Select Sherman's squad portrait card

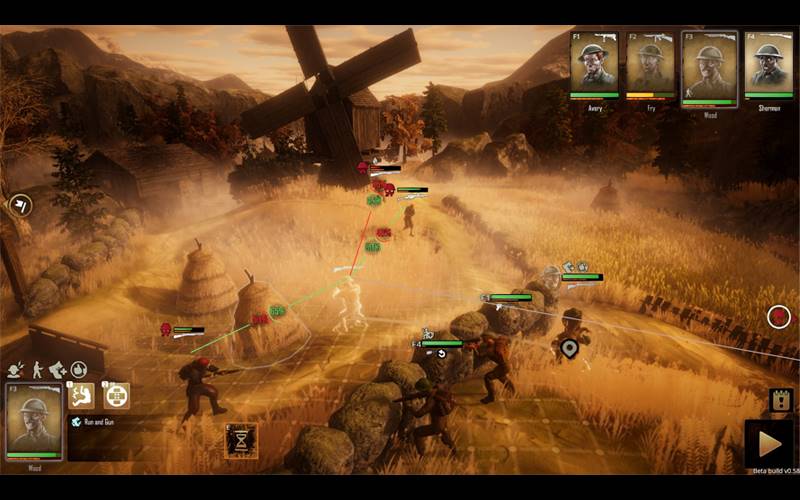click(x=767, y=63)
